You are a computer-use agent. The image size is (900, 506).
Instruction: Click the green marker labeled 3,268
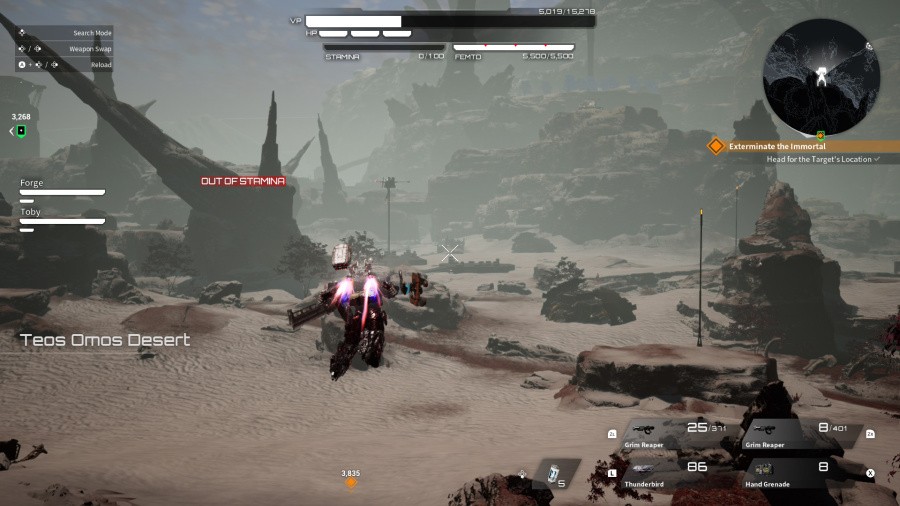coord(20,131)
